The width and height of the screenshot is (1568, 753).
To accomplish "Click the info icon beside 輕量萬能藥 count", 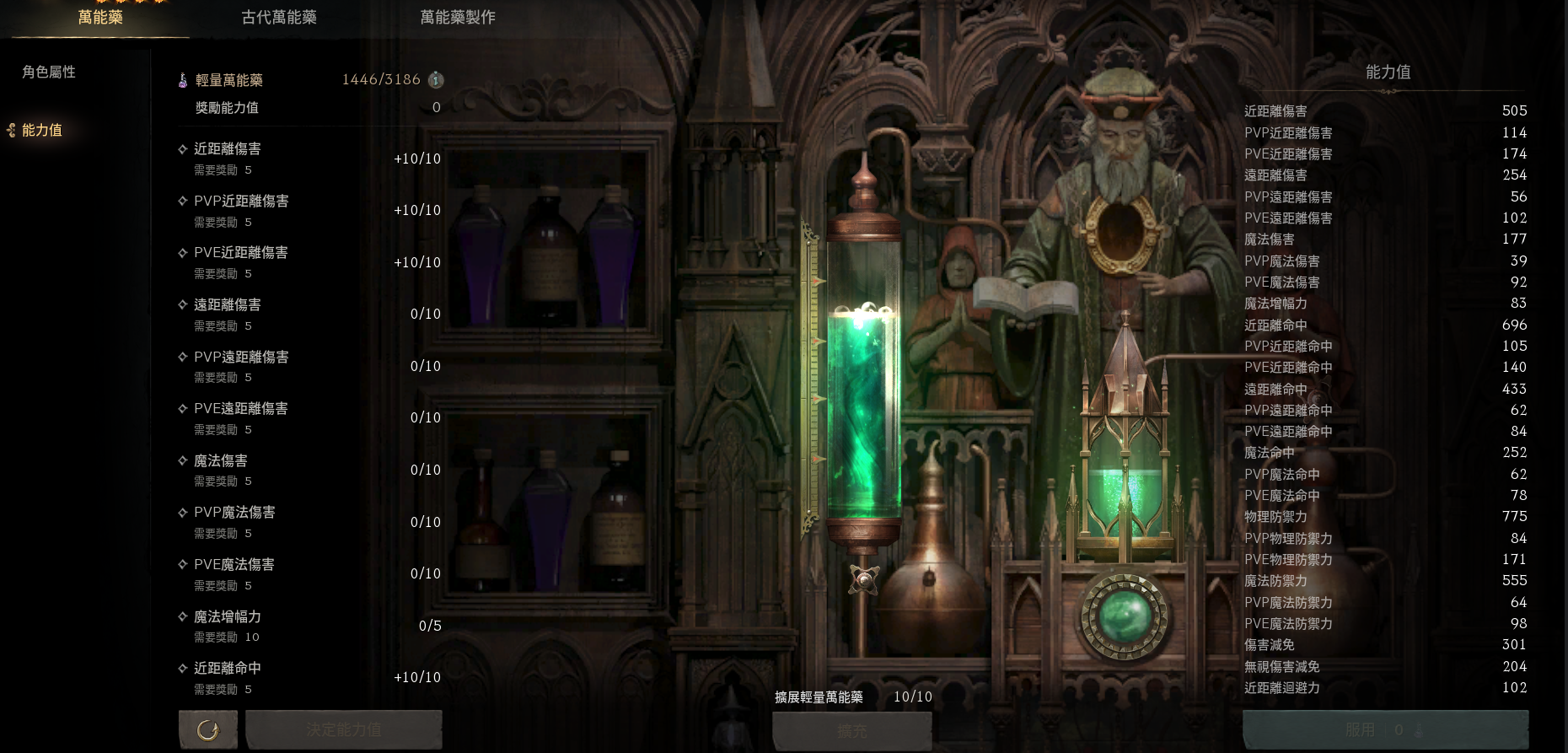I will click(x=436, y=80).
